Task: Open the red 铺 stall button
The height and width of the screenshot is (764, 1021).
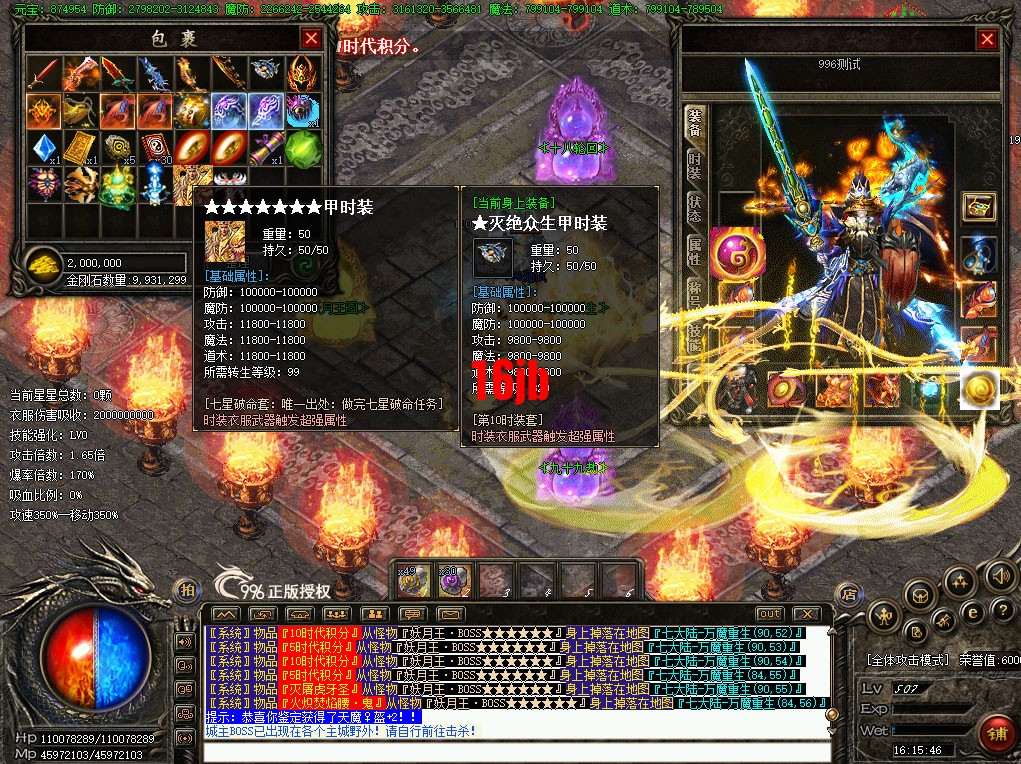Action: 995,731
